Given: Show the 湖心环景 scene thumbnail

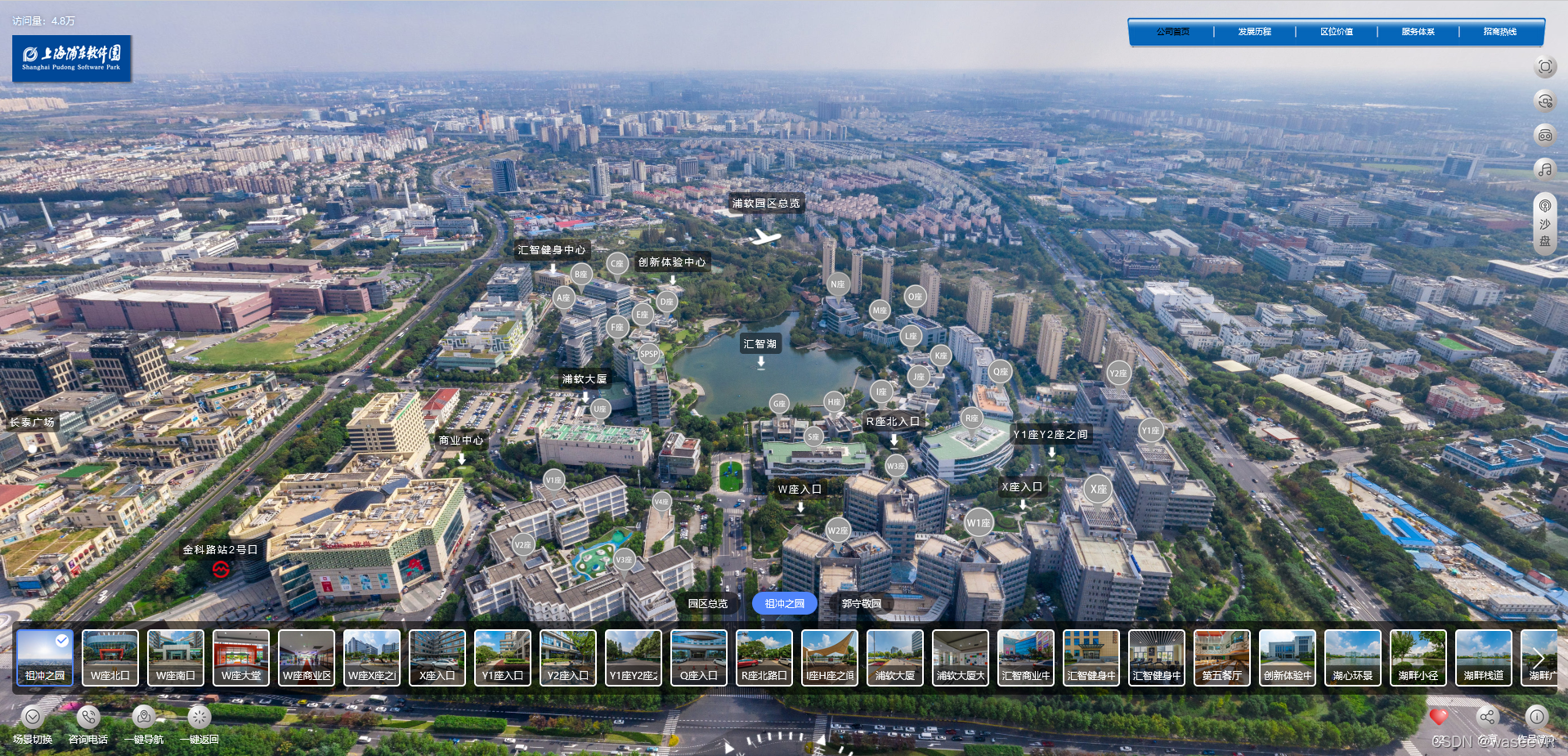Looking at the screenshot, I should click(x=1353, y=658).
